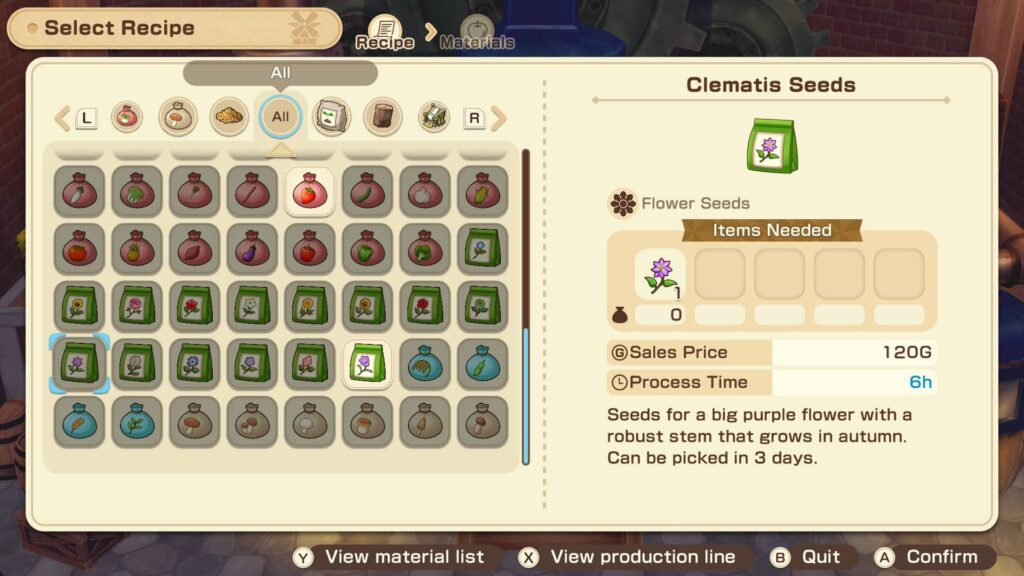This screenshot has width=1024, height=576.
Task: Switch to the fertilizer sack category
Action: tap(331, 117)
